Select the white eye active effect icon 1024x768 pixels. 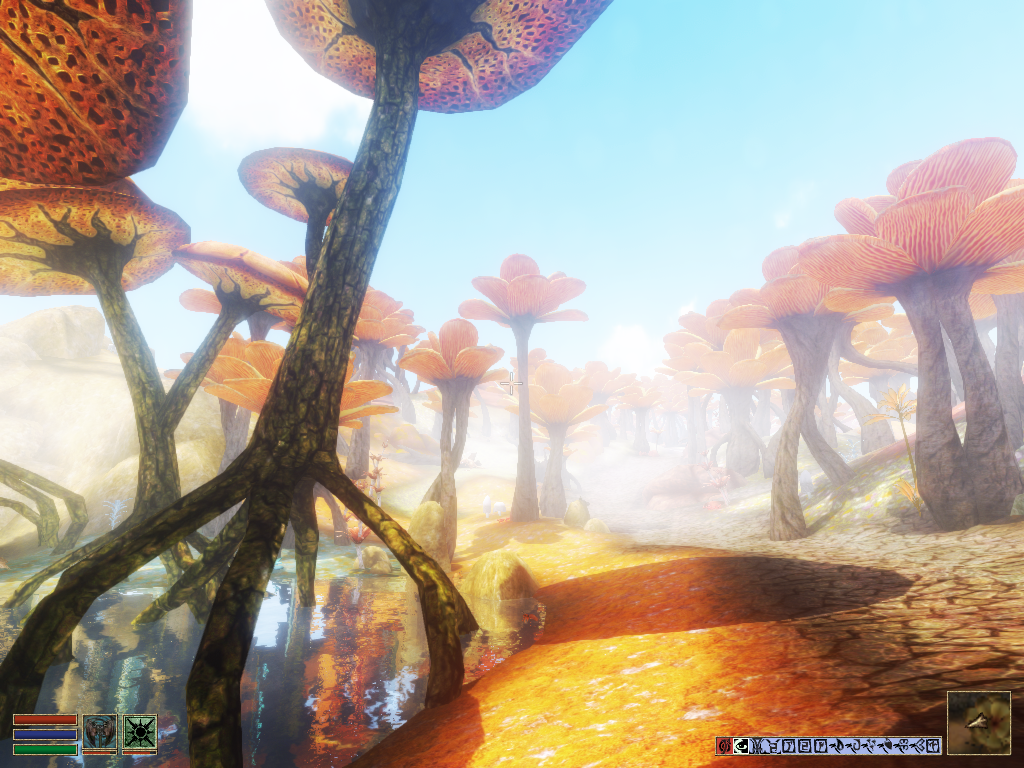click(741, 745)
